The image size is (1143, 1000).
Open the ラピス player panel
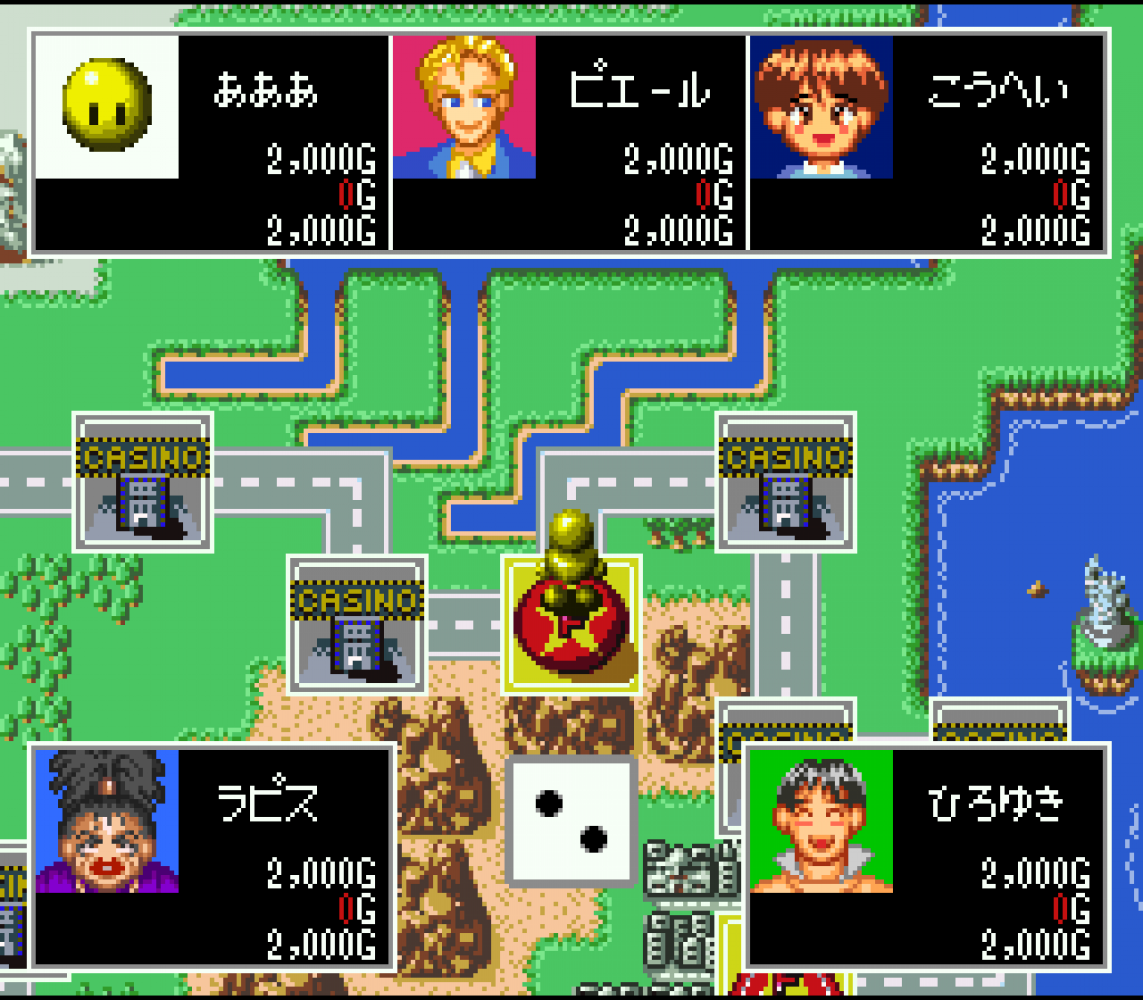pos(210,857)
